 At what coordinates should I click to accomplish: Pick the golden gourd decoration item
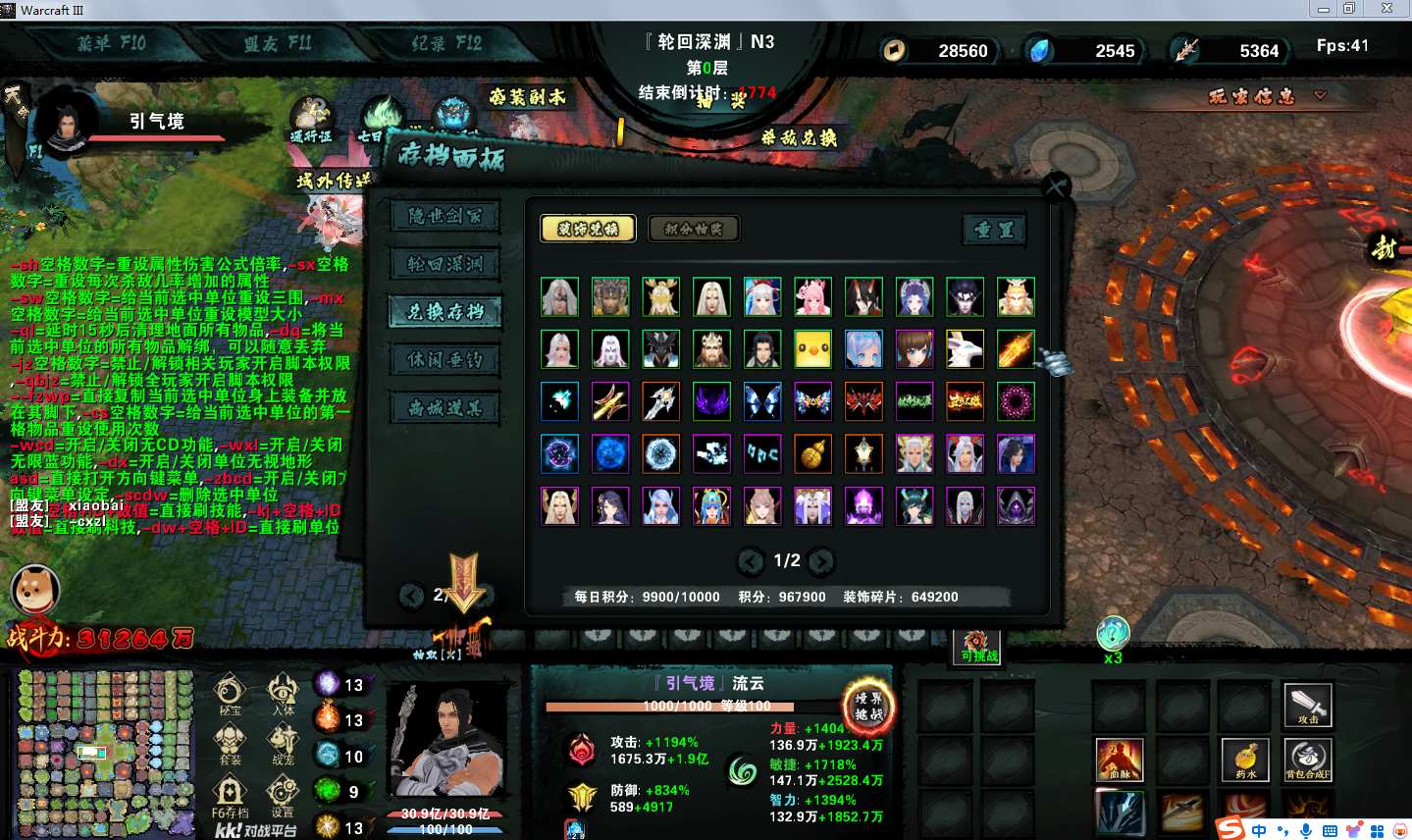812,453
